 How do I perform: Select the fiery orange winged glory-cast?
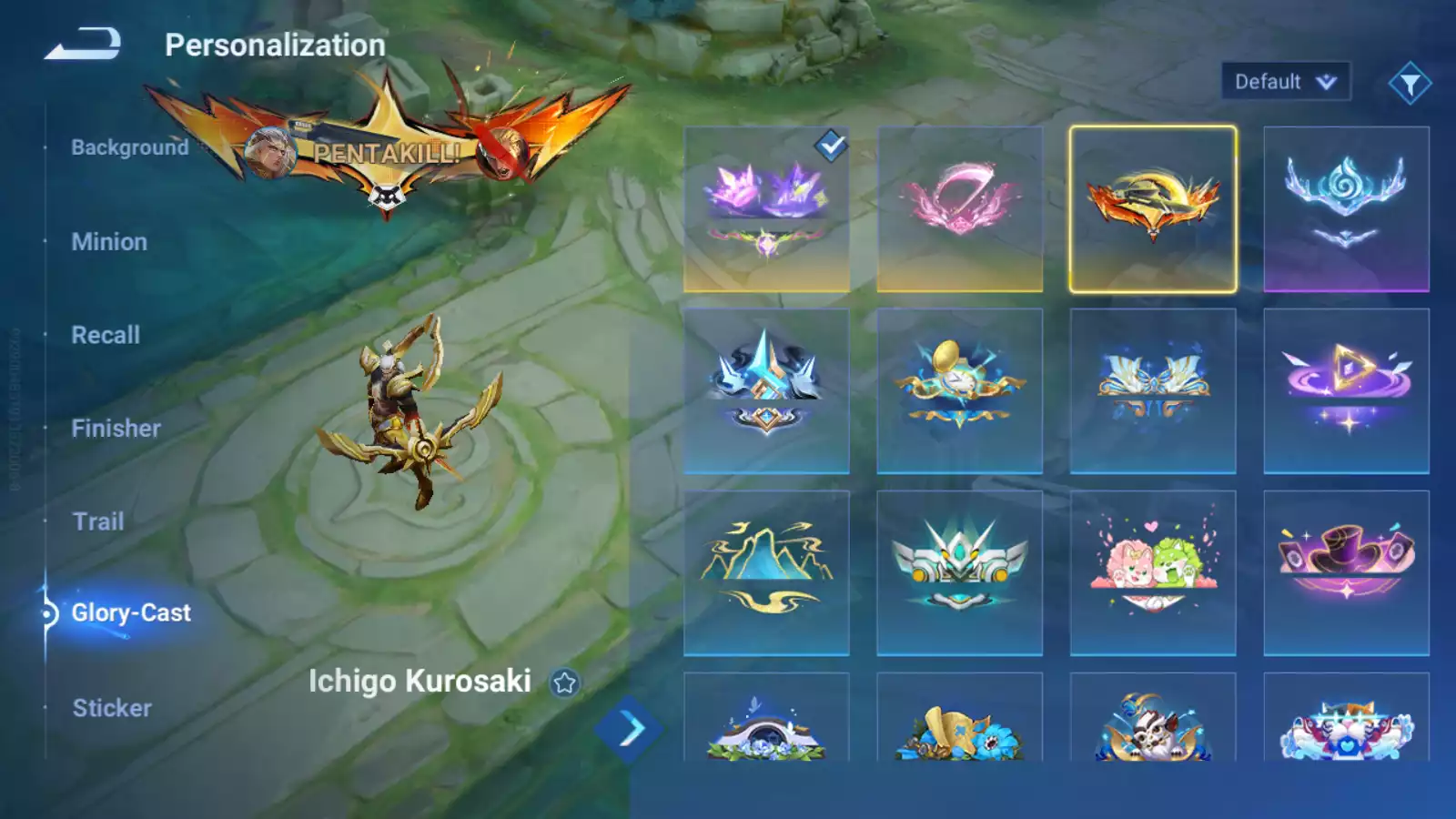[x=1152, y=209]
